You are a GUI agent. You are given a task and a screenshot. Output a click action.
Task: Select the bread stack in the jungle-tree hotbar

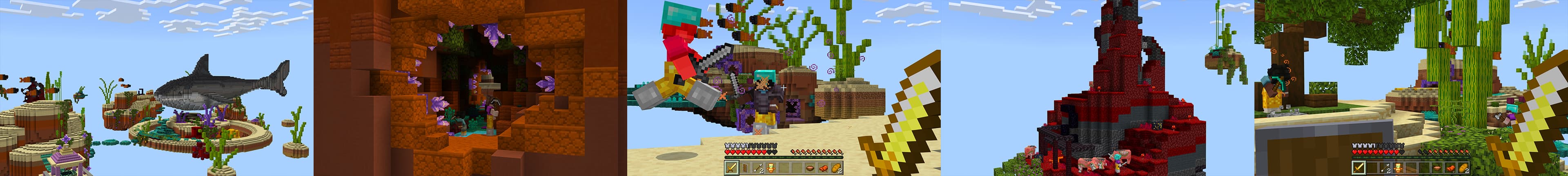point(1463,168)
